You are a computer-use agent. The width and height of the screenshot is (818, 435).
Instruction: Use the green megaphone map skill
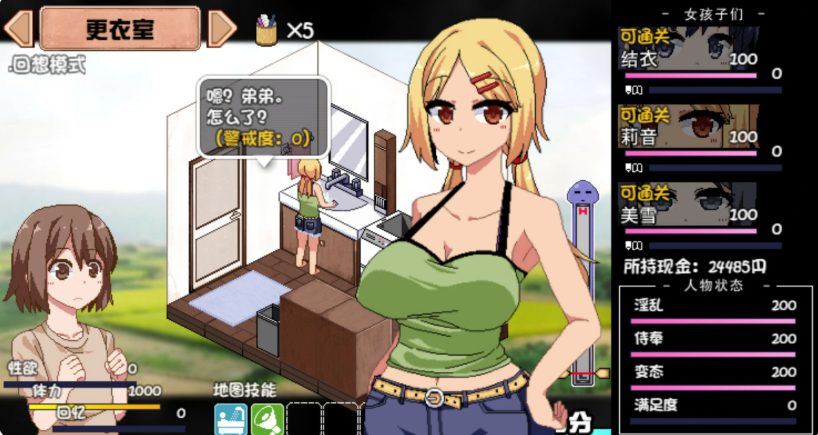[x=265, y=419]
